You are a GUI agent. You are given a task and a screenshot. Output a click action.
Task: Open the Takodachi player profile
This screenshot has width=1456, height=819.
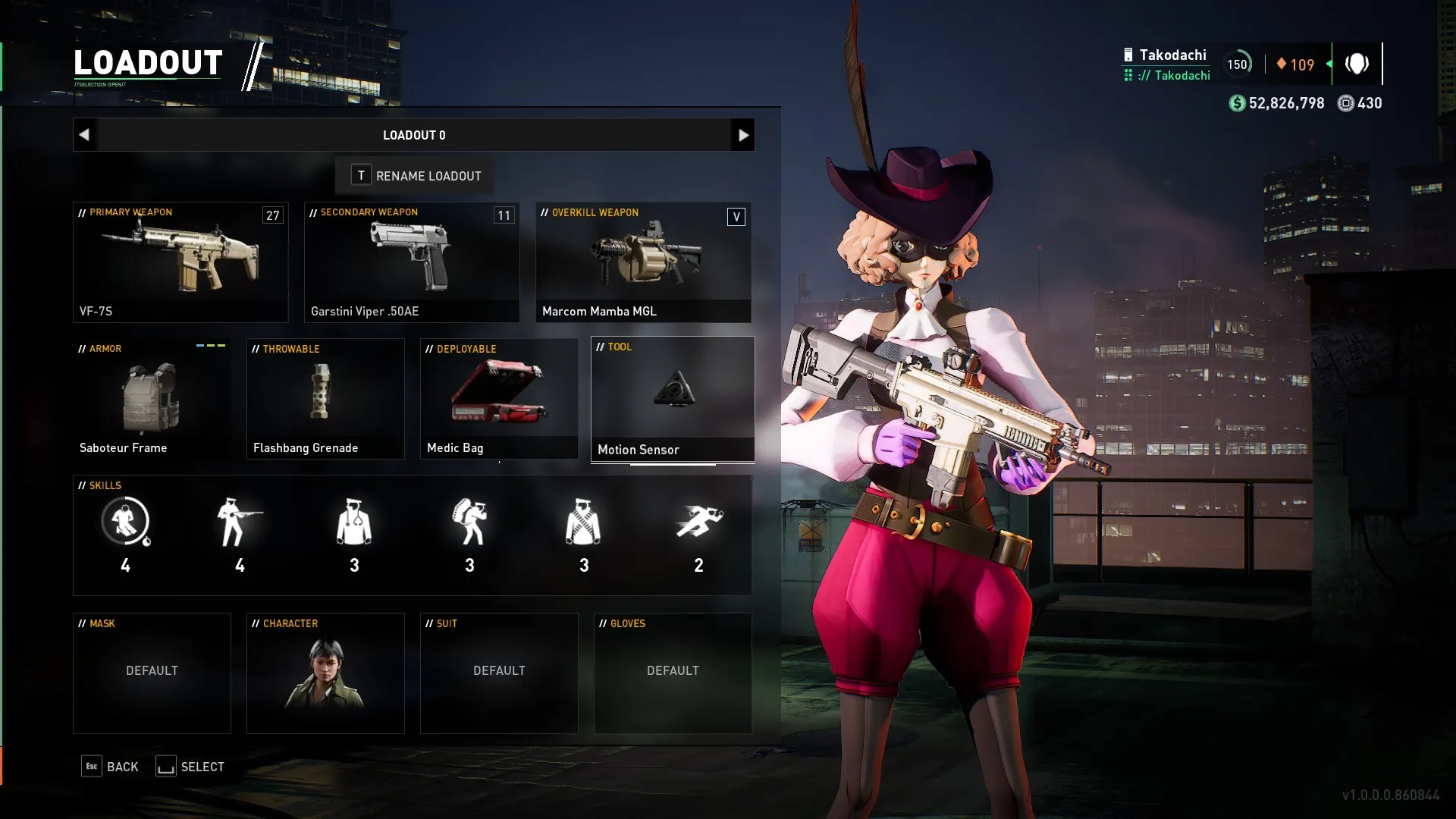coord(1172,55)
